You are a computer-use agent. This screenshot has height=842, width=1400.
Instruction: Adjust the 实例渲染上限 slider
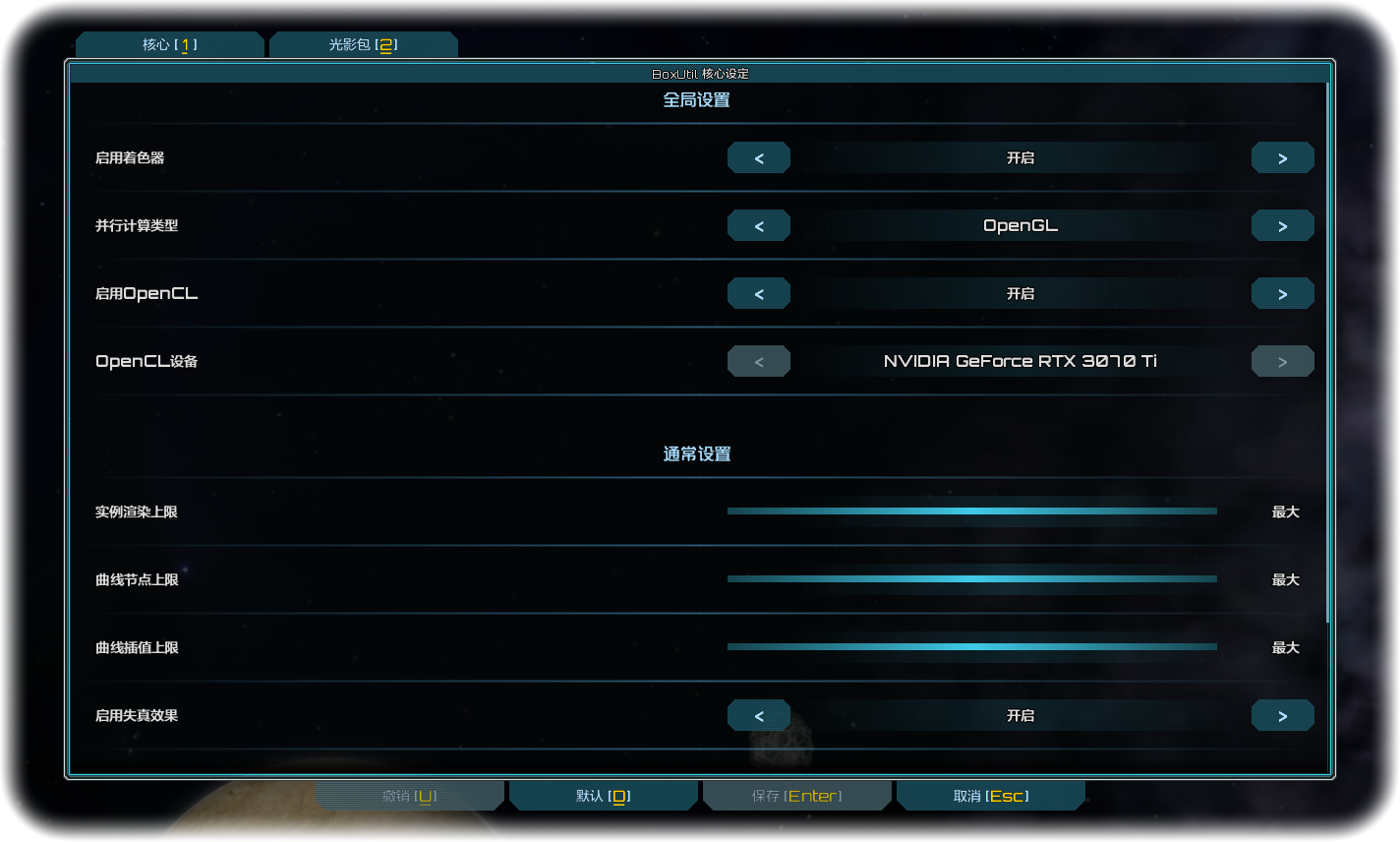[x=971, y=511]
